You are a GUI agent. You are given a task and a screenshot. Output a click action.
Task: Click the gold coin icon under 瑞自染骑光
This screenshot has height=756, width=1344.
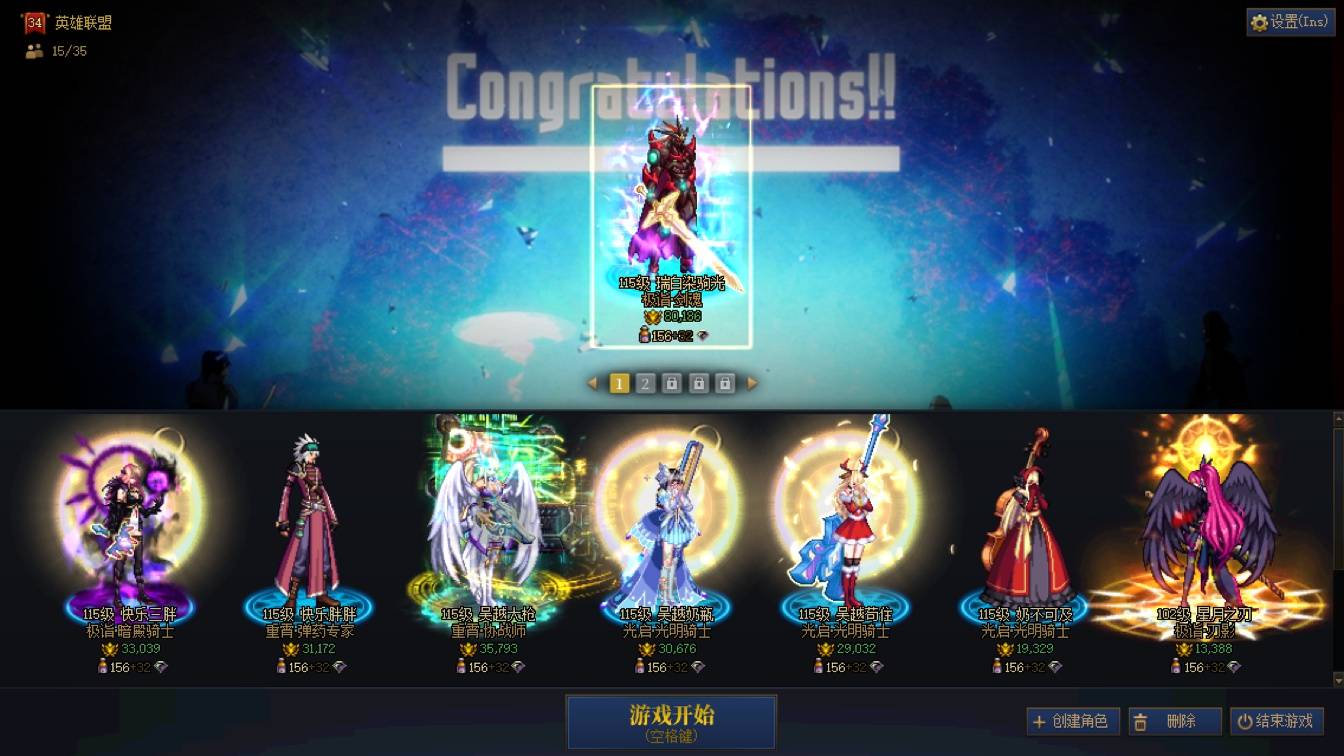[652, 315]
